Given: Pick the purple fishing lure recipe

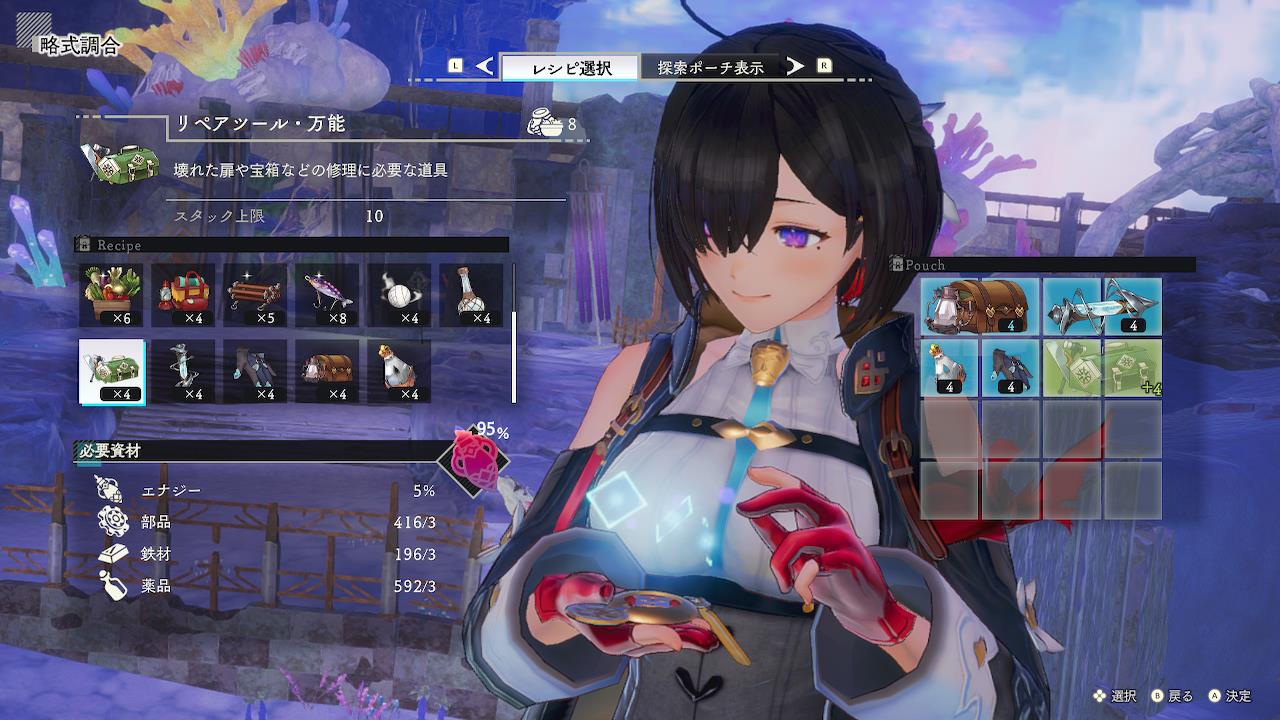Looking at the screenshot, I should coord(328,295).
